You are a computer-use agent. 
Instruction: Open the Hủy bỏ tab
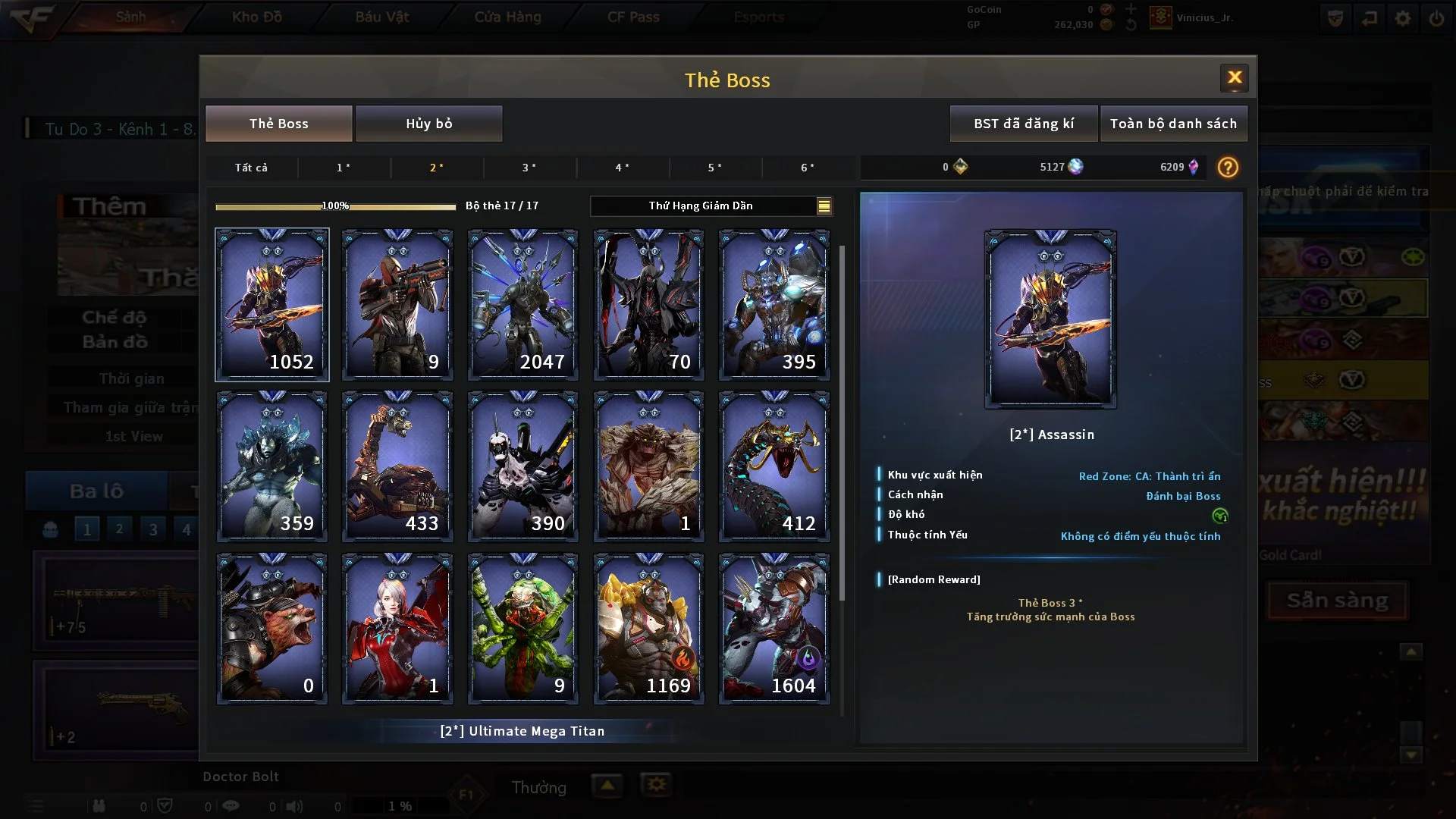point(428,124)
